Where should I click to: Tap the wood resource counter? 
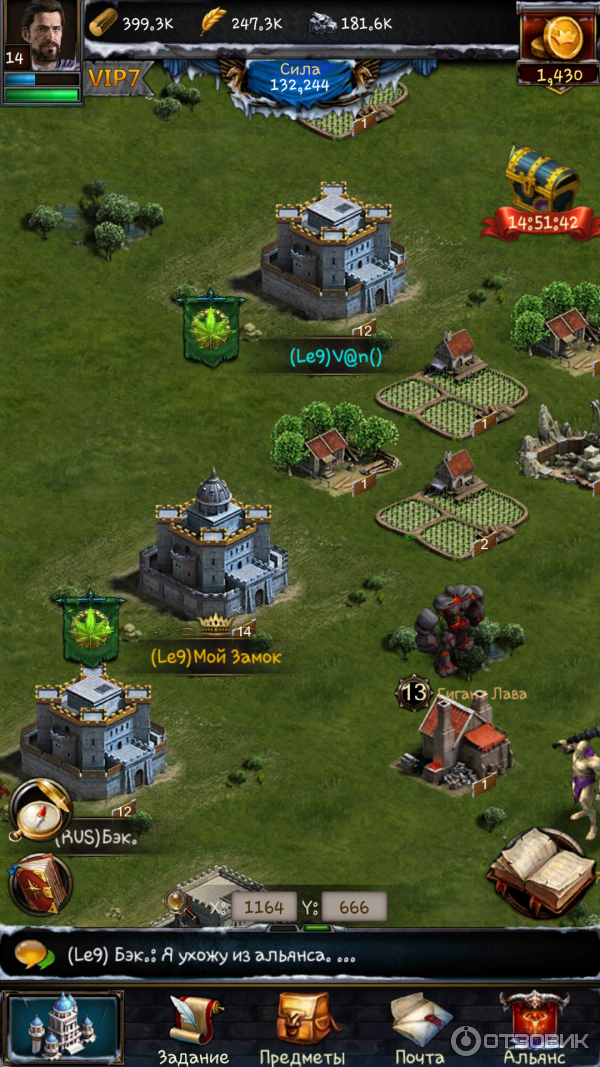[x=132, y=23]
